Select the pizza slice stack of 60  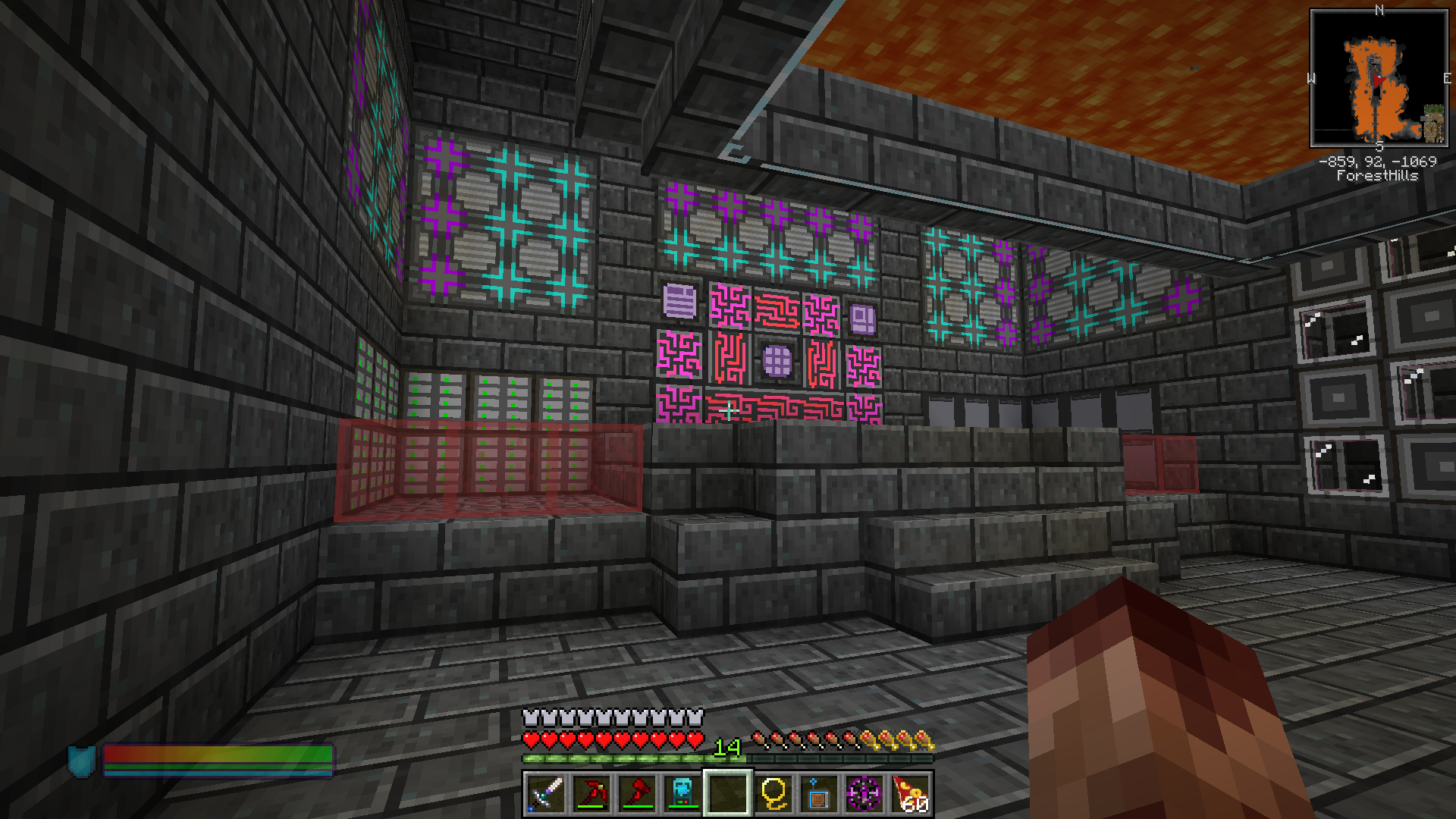(910, 793)
